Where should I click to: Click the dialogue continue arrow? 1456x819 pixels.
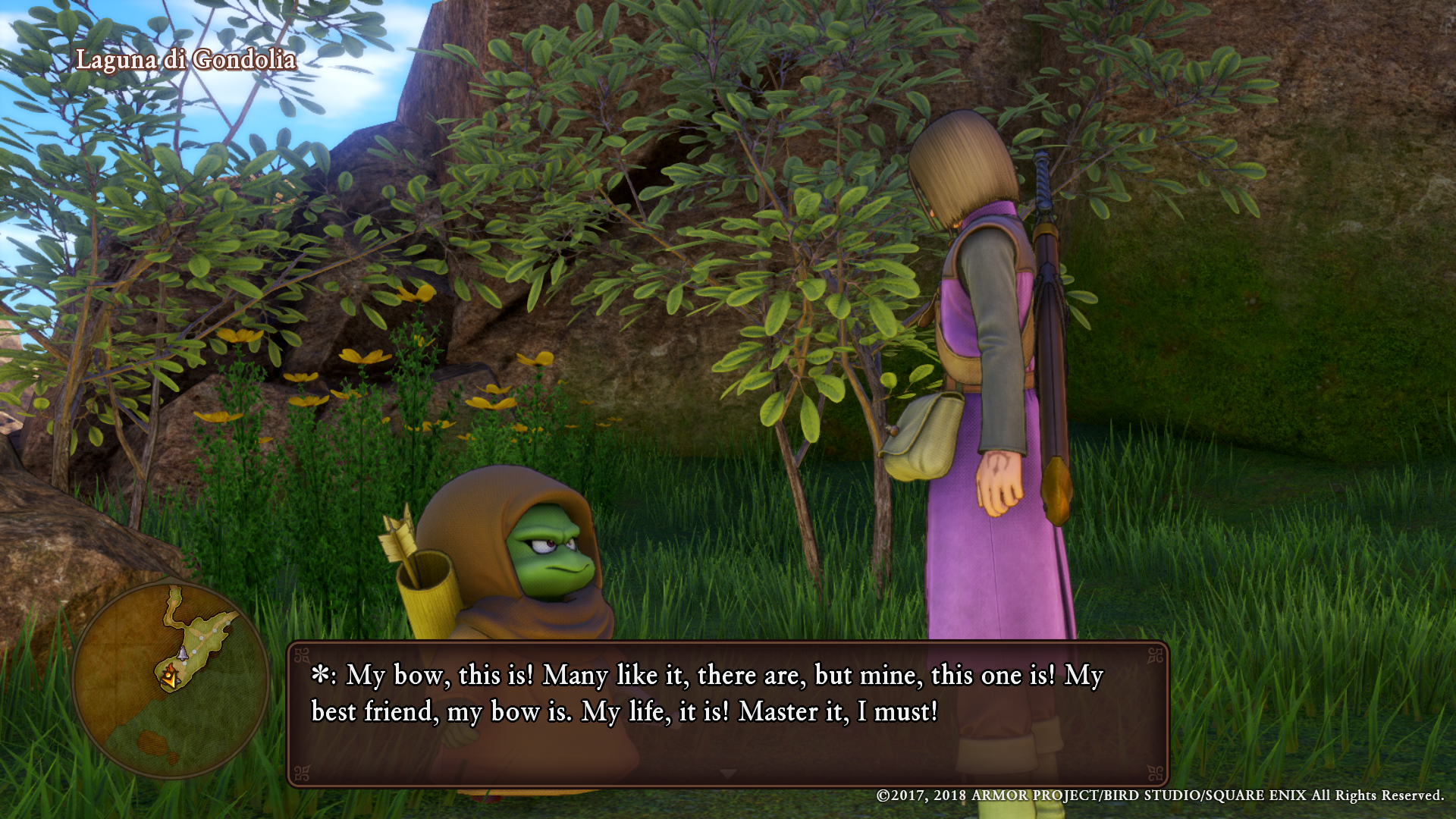pyautogui.click(x=728, y=773)
